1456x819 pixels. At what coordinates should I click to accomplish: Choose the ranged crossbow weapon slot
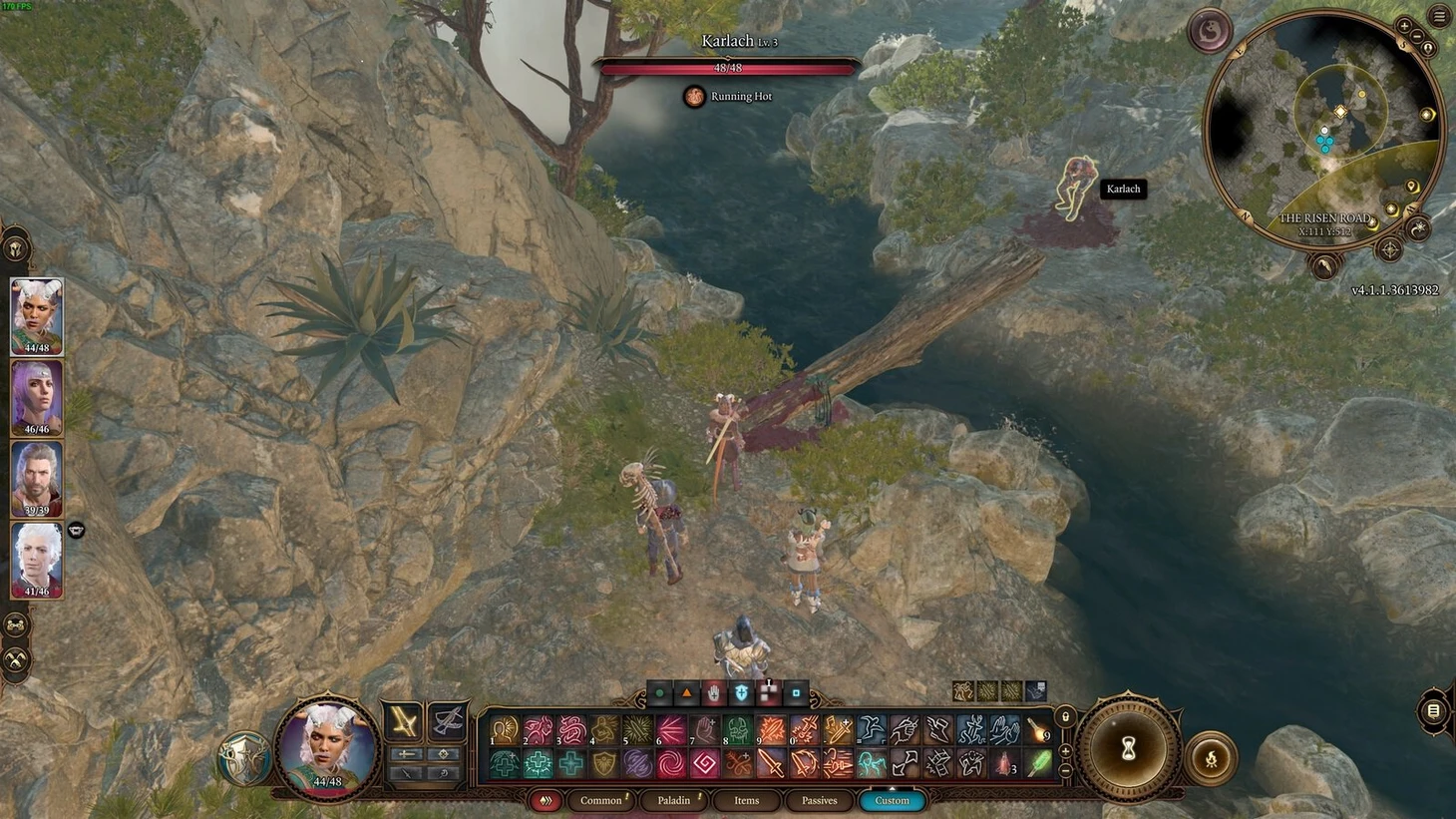coord(447,720)
